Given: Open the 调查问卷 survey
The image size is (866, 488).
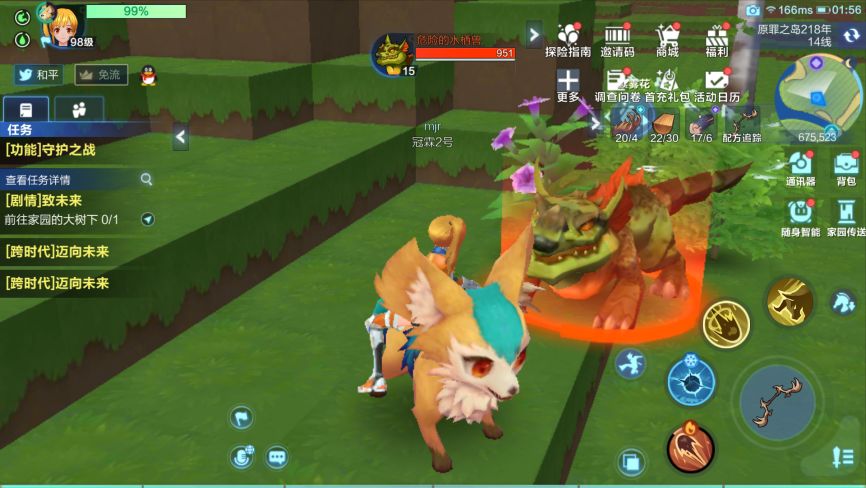Looking at the screenshot, I should click(618, 86).
